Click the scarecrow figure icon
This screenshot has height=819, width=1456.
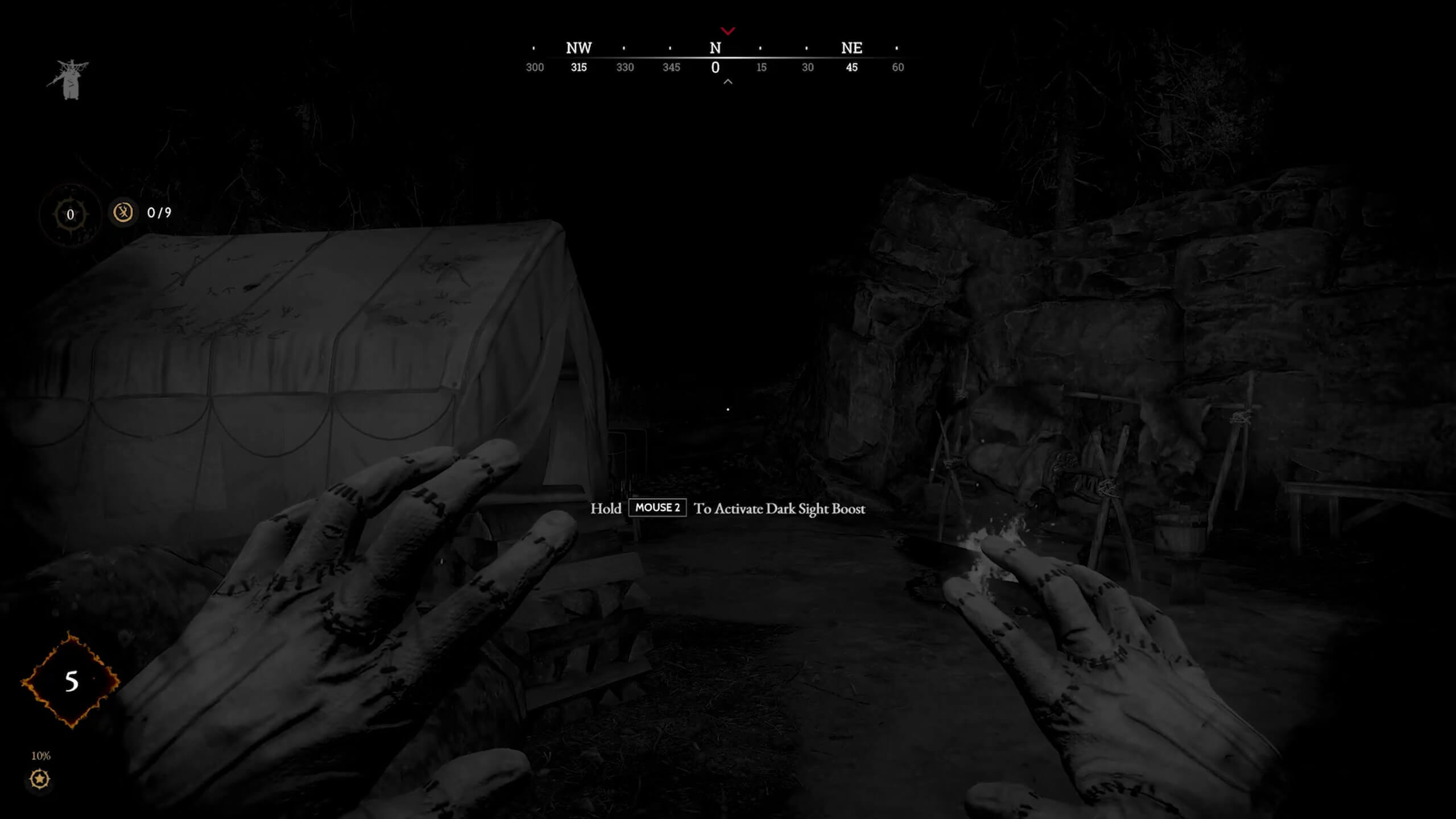(69, 80)
